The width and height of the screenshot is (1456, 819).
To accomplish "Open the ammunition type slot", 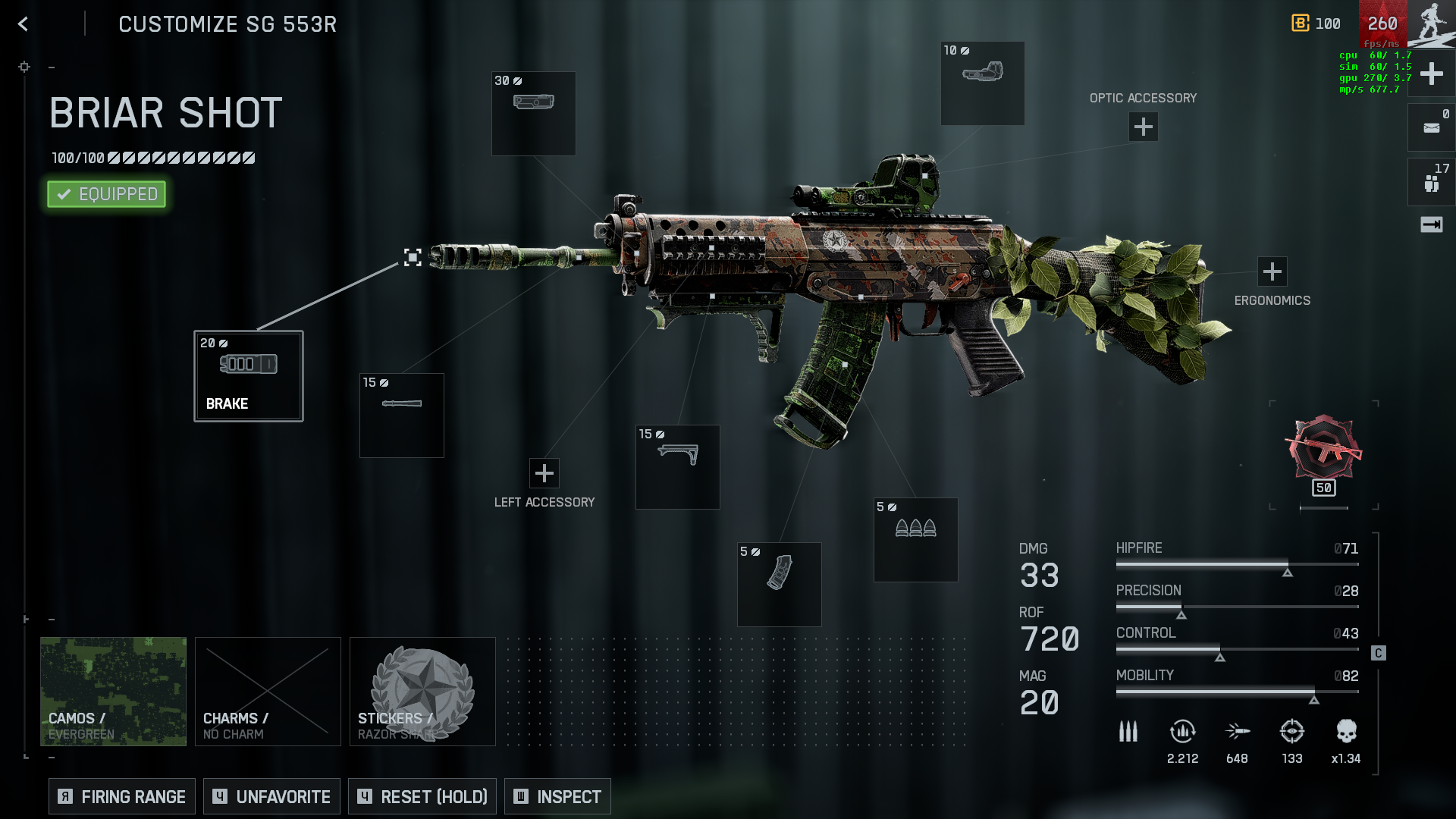I will point(915,539).
